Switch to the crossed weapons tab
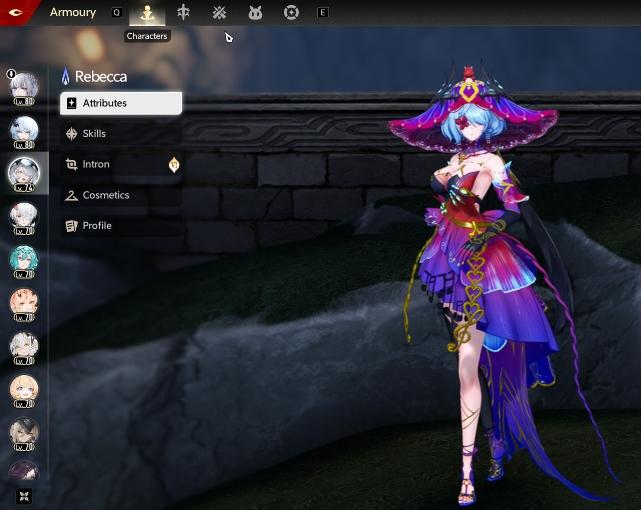 (x=219, y=13)
